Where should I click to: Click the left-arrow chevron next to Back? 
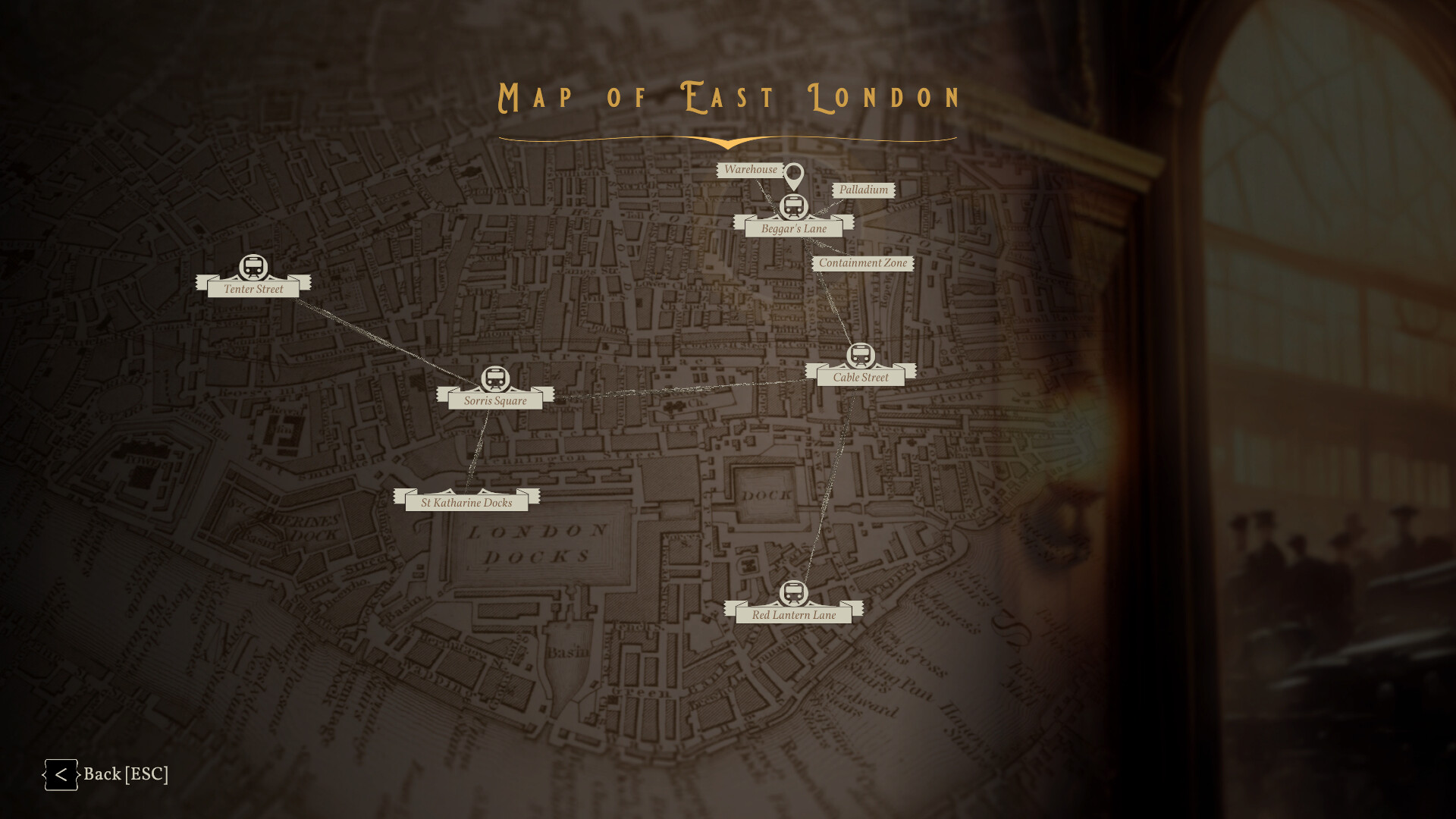point(61,774)
